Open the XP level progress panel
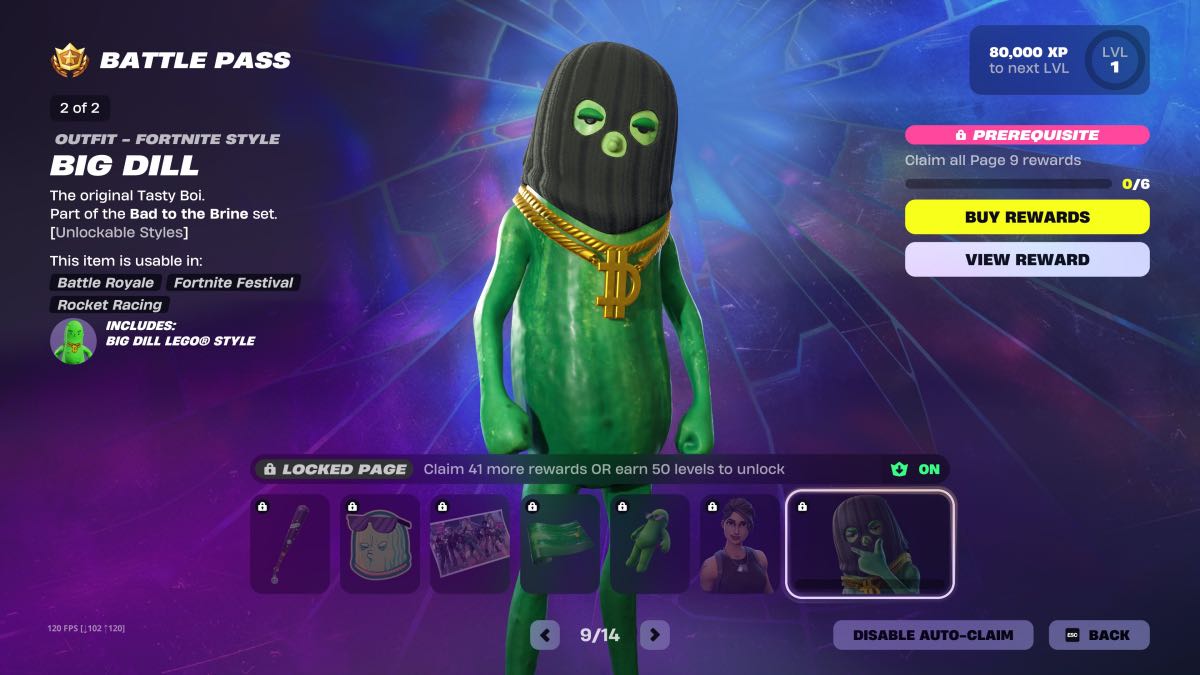The image size is (1200, 675). coord(1059,60)
